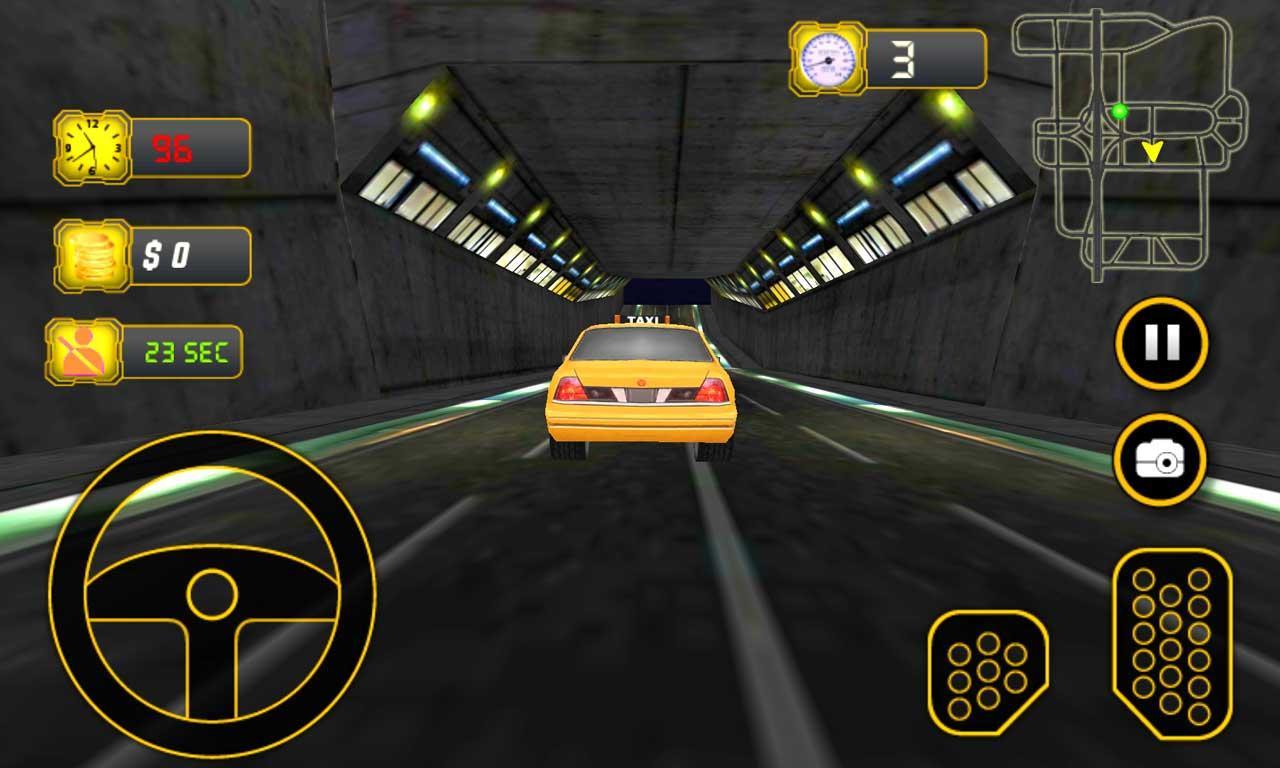Viewport: 1280px width, 768px height.
Task: Click the yellow taxi car
Action: pos(640,390)
